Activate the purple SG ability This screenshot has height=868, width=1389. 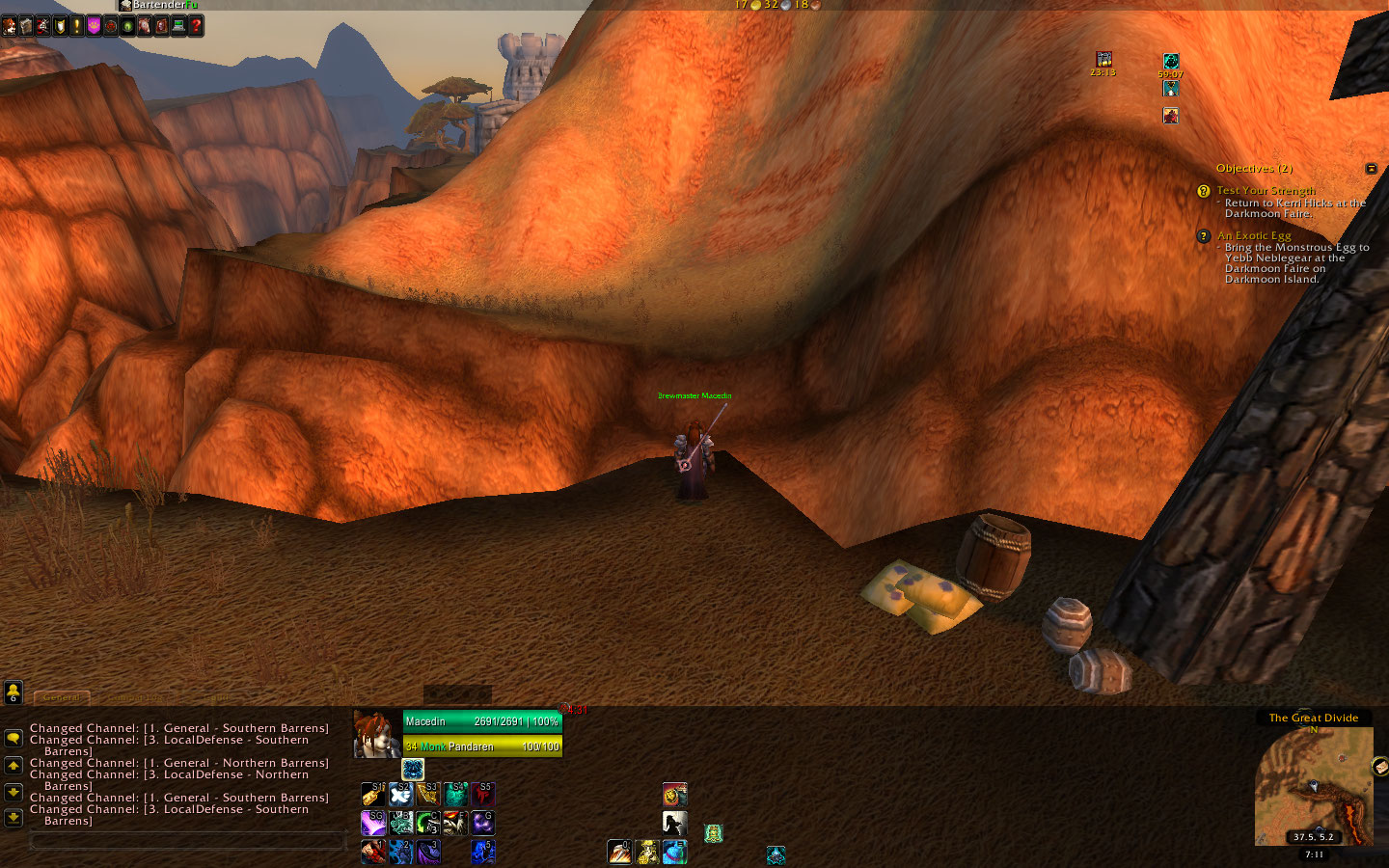pyautogui.click(x=373, y=823)
